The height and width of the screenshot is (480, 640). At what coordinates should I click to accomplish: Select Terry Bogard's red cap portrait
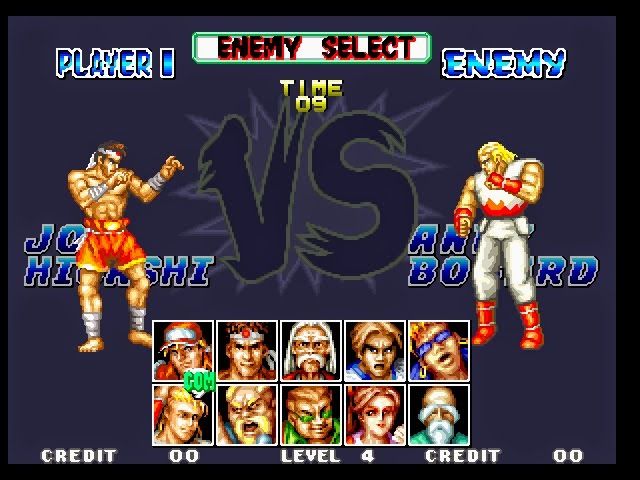[183, 351]
